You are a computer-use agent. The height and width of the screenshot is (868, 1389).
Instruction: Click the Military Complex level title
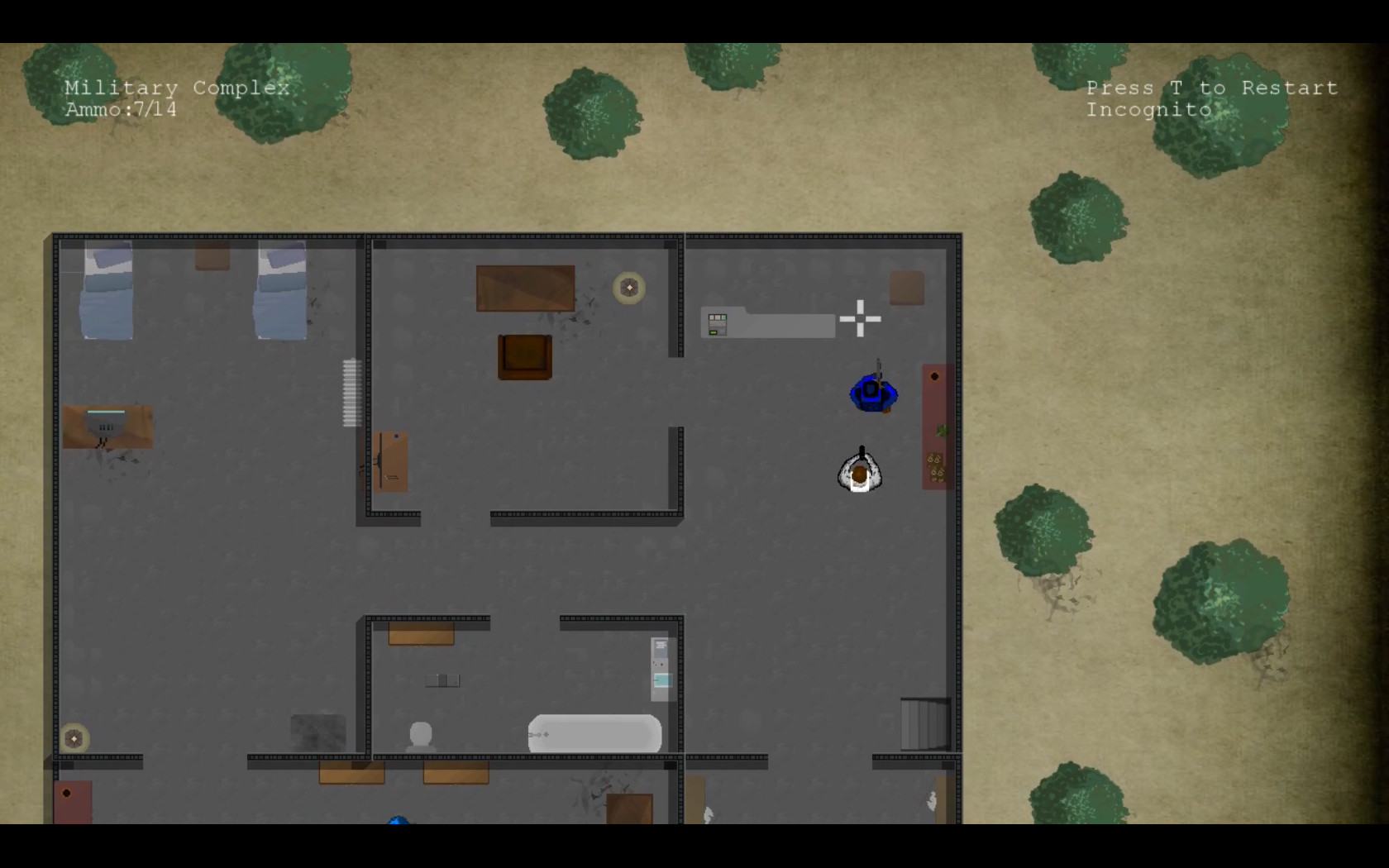coord(177,88)
